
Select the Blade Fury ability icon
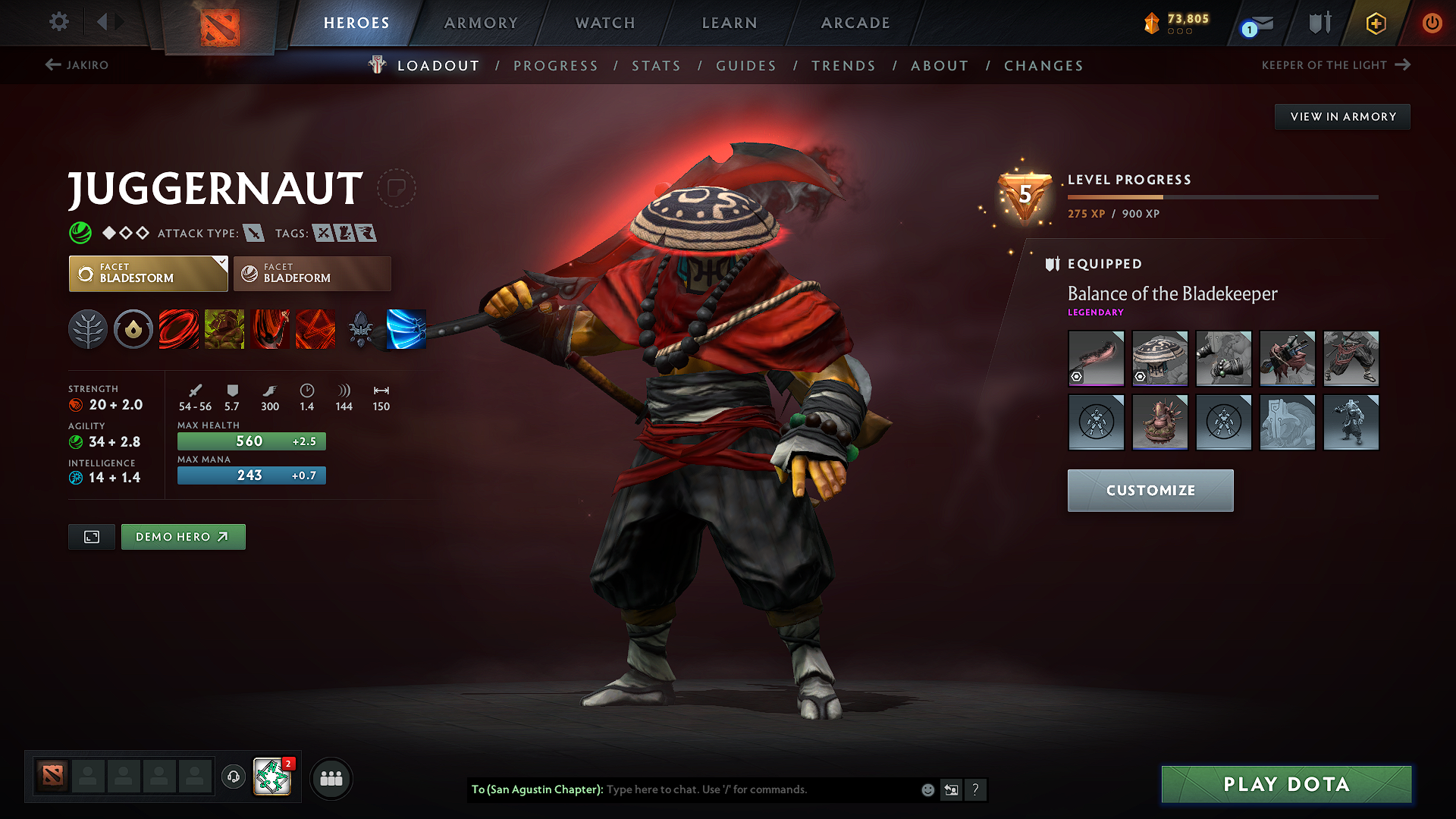pos(179,328)
